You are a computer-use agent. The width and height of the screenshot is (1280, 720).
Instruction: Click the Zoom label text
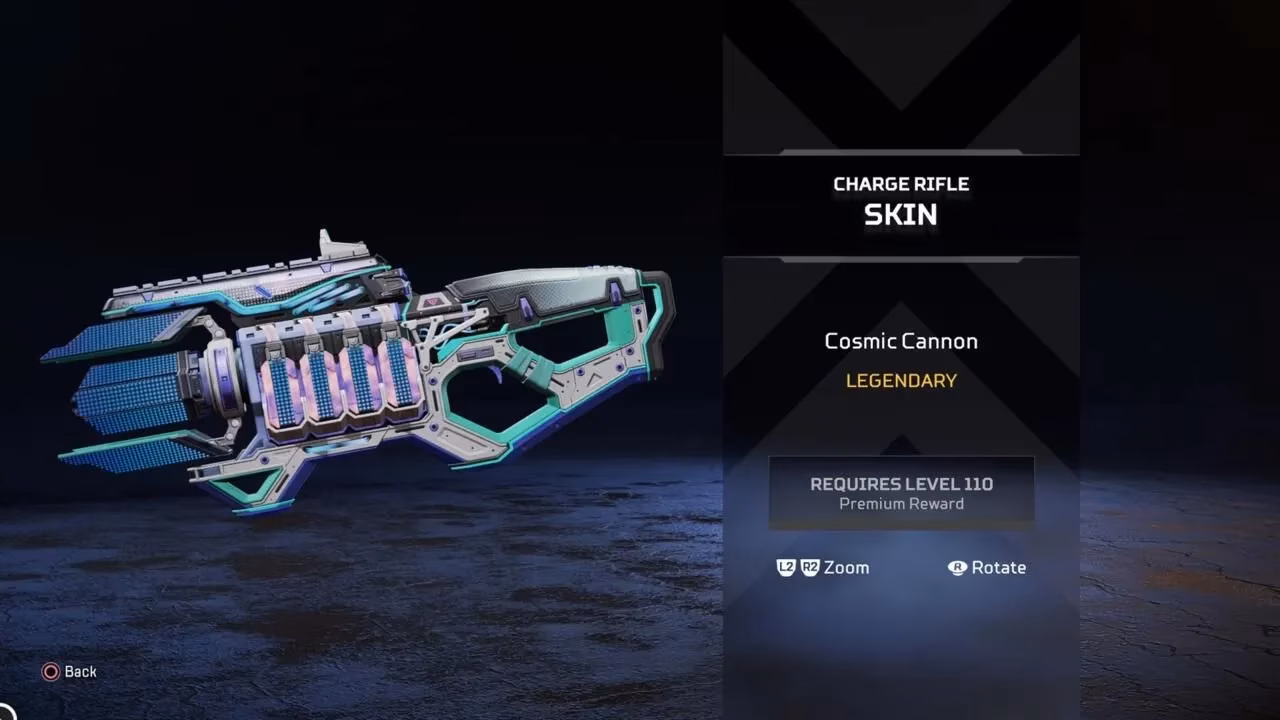(x=846, y=568)
